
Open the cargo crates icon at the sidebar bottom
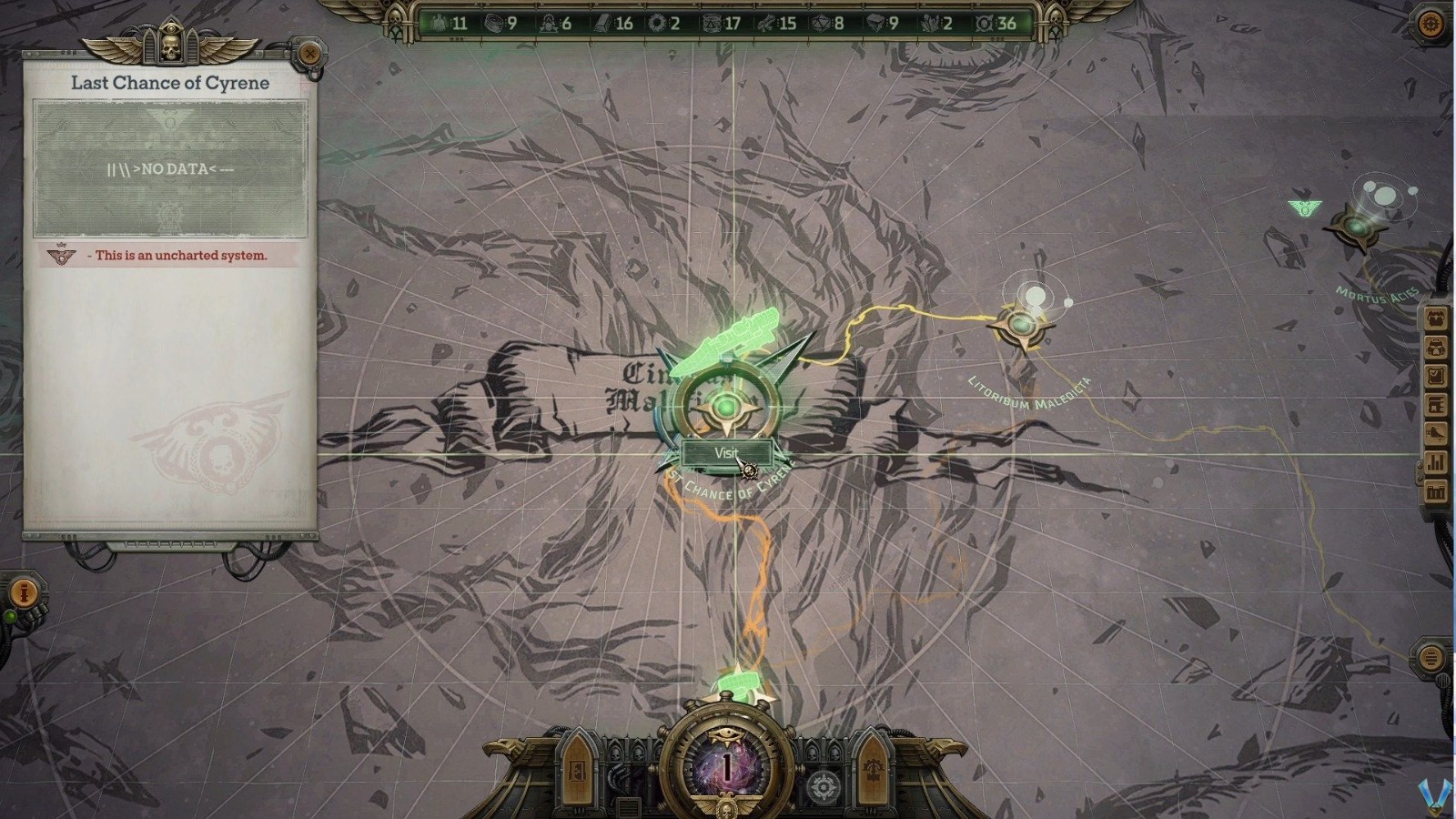1435,489
